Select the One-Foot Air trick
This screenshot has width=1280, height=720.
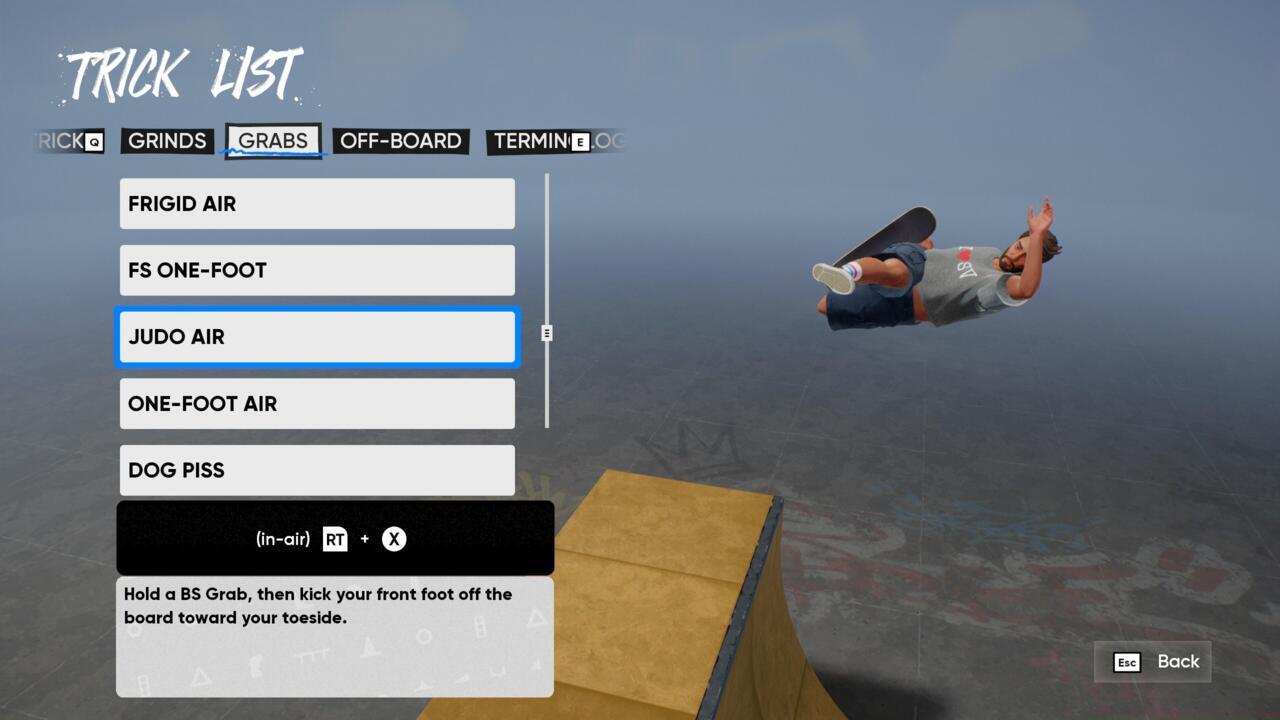[317, 403]
